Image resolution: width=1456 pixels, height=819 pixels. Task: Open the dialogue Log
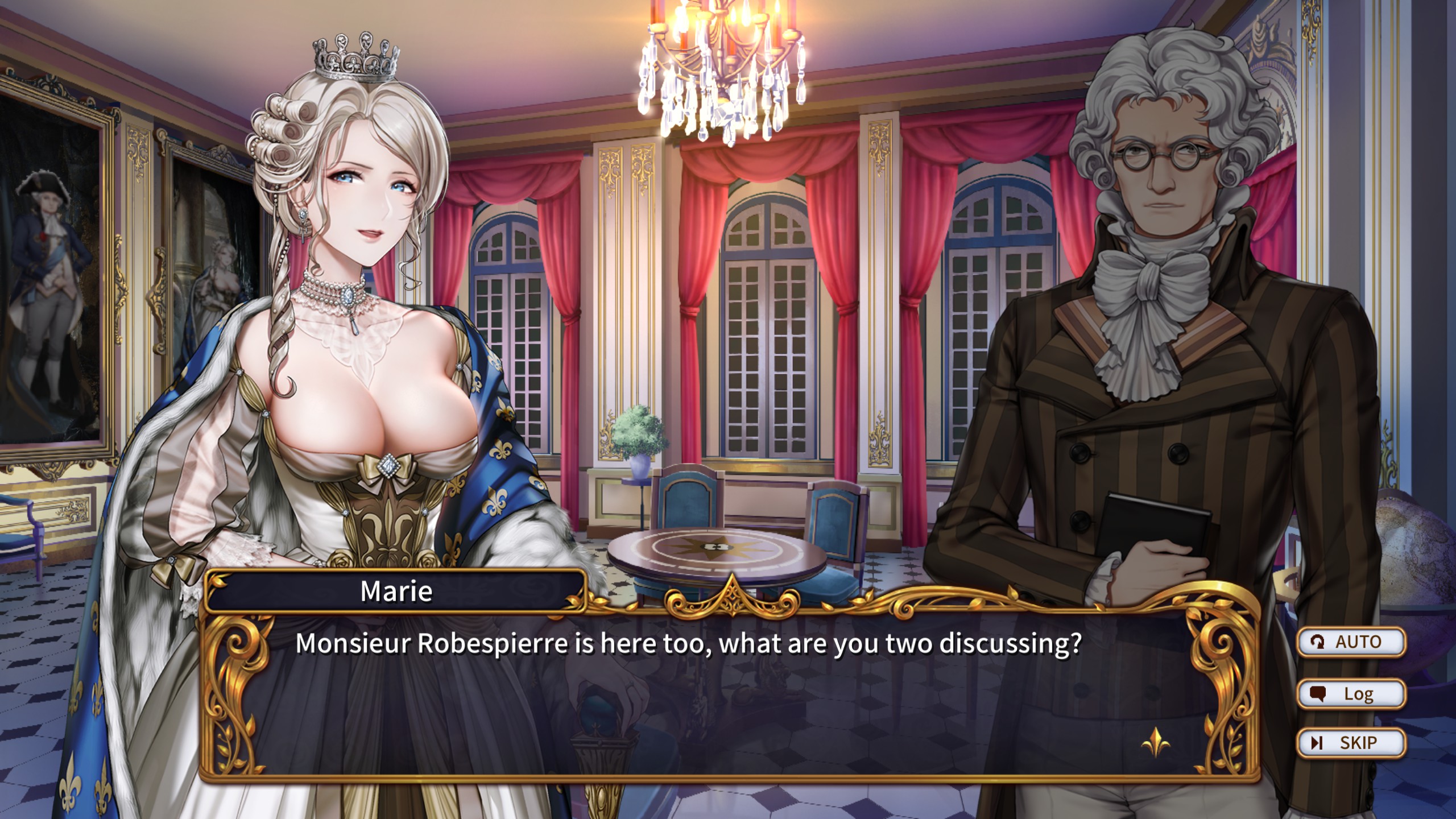(1350, 694)
